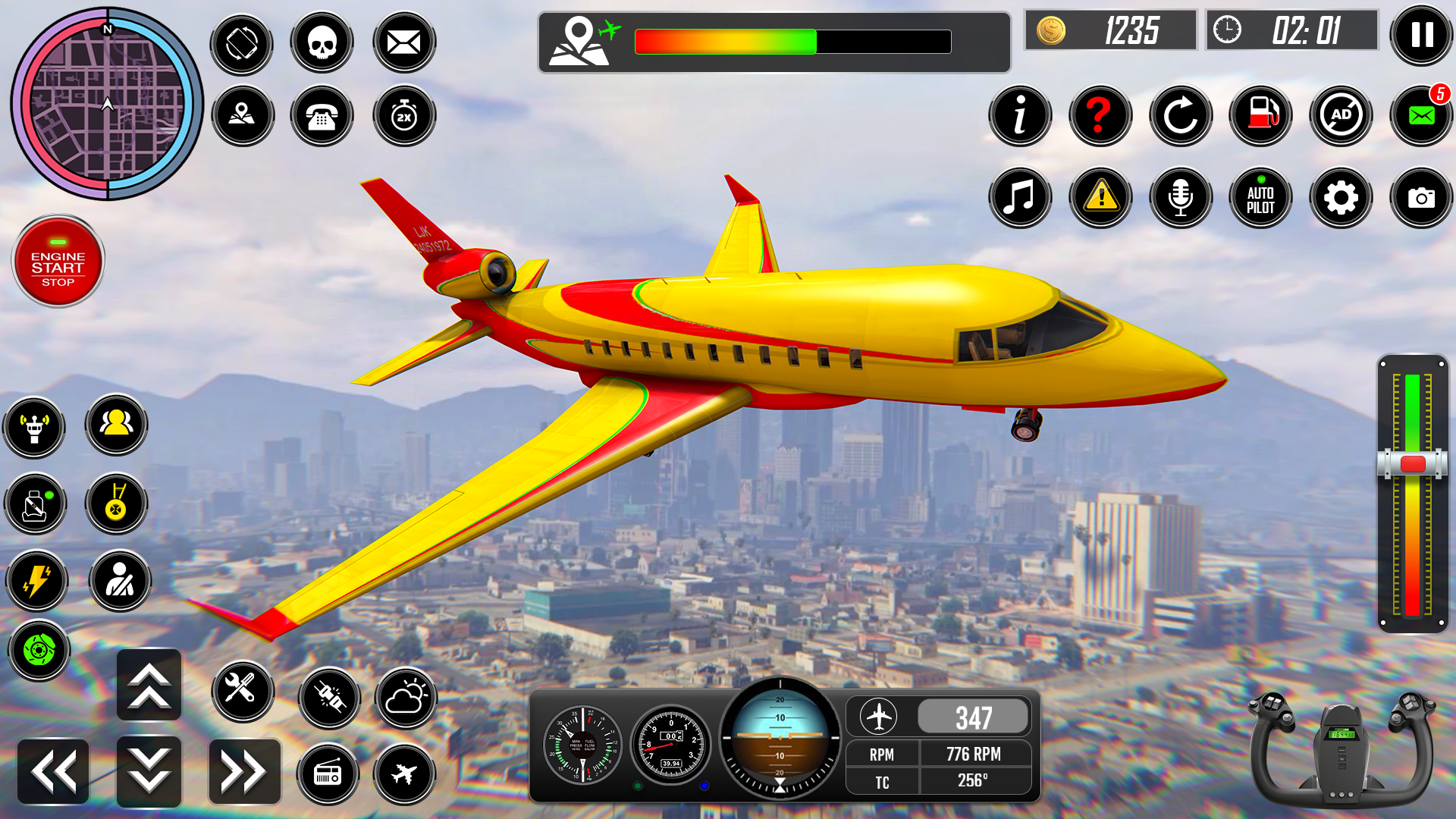
Task: Click the forward double-chevron arrows
Action: pyautogui.click(x=243, y=770)
